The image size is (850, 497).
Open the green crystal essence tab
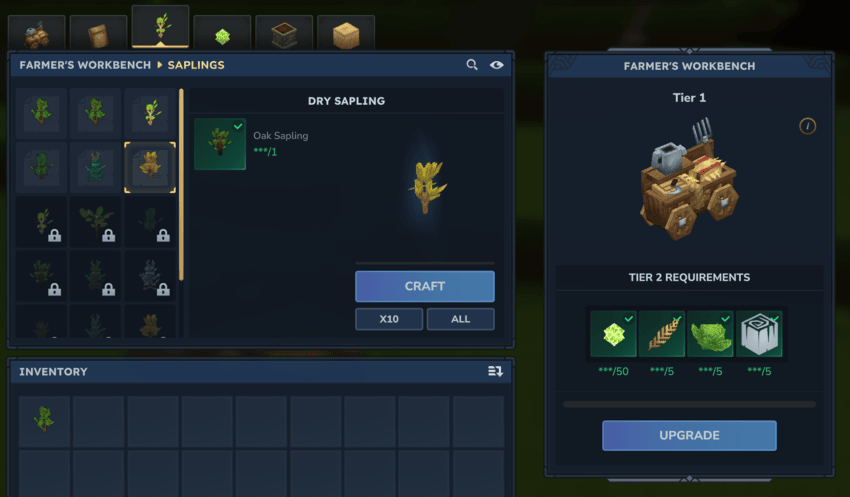(x=222, y=35)
